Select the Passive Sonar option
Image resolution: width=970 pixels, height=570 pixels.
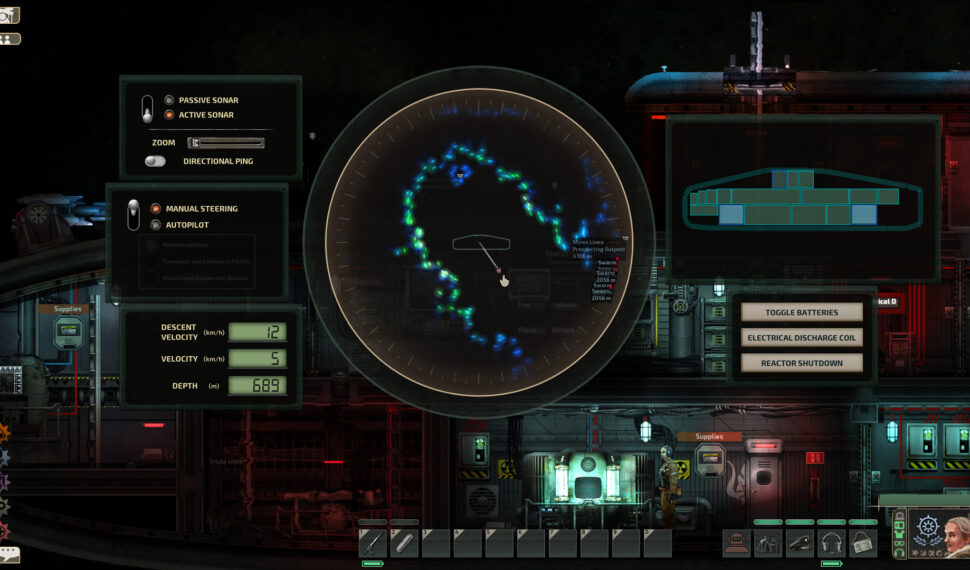click(x=169, y=100)
